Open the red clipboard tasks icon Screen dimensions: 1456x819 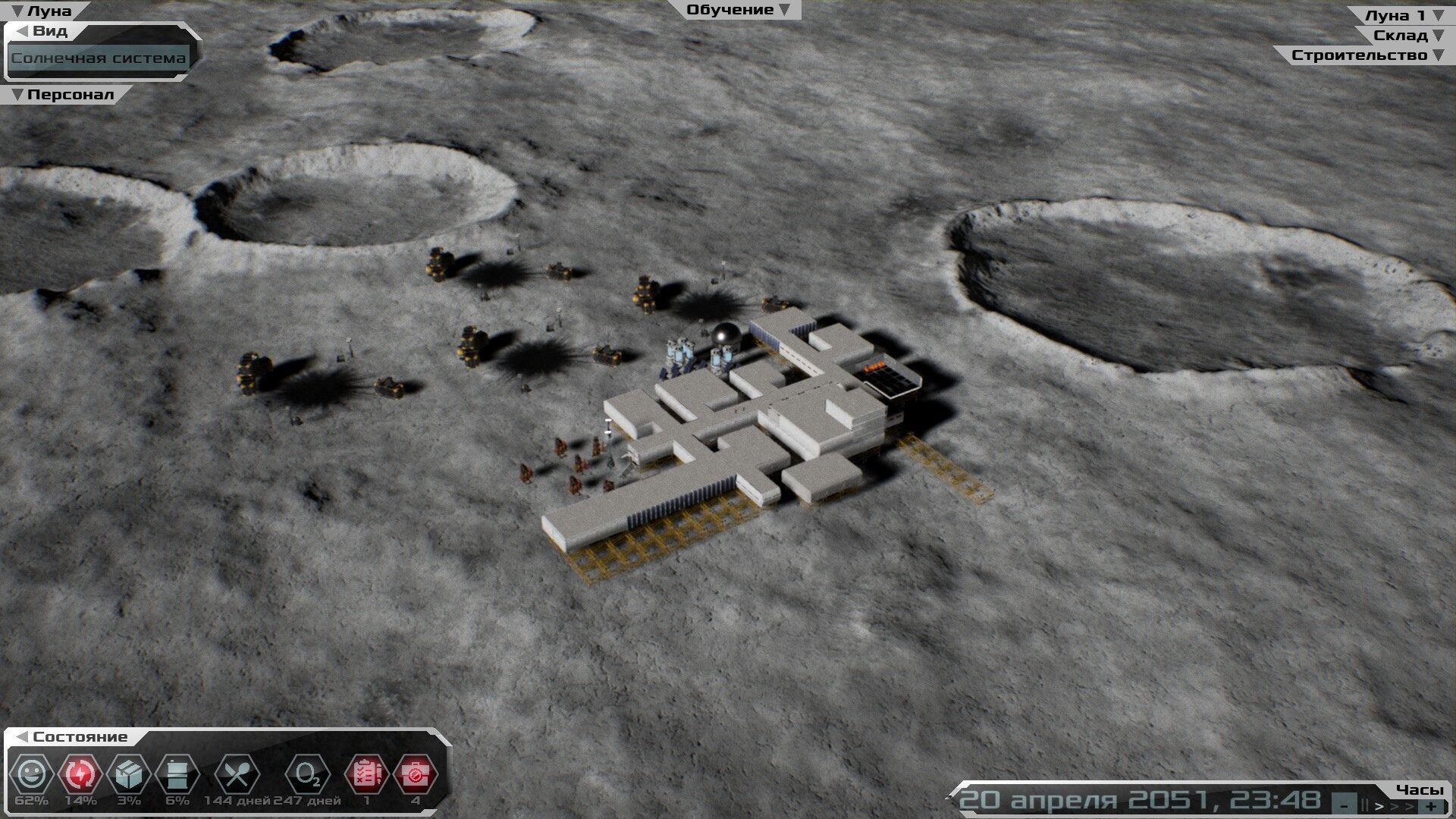pos(367,774)
